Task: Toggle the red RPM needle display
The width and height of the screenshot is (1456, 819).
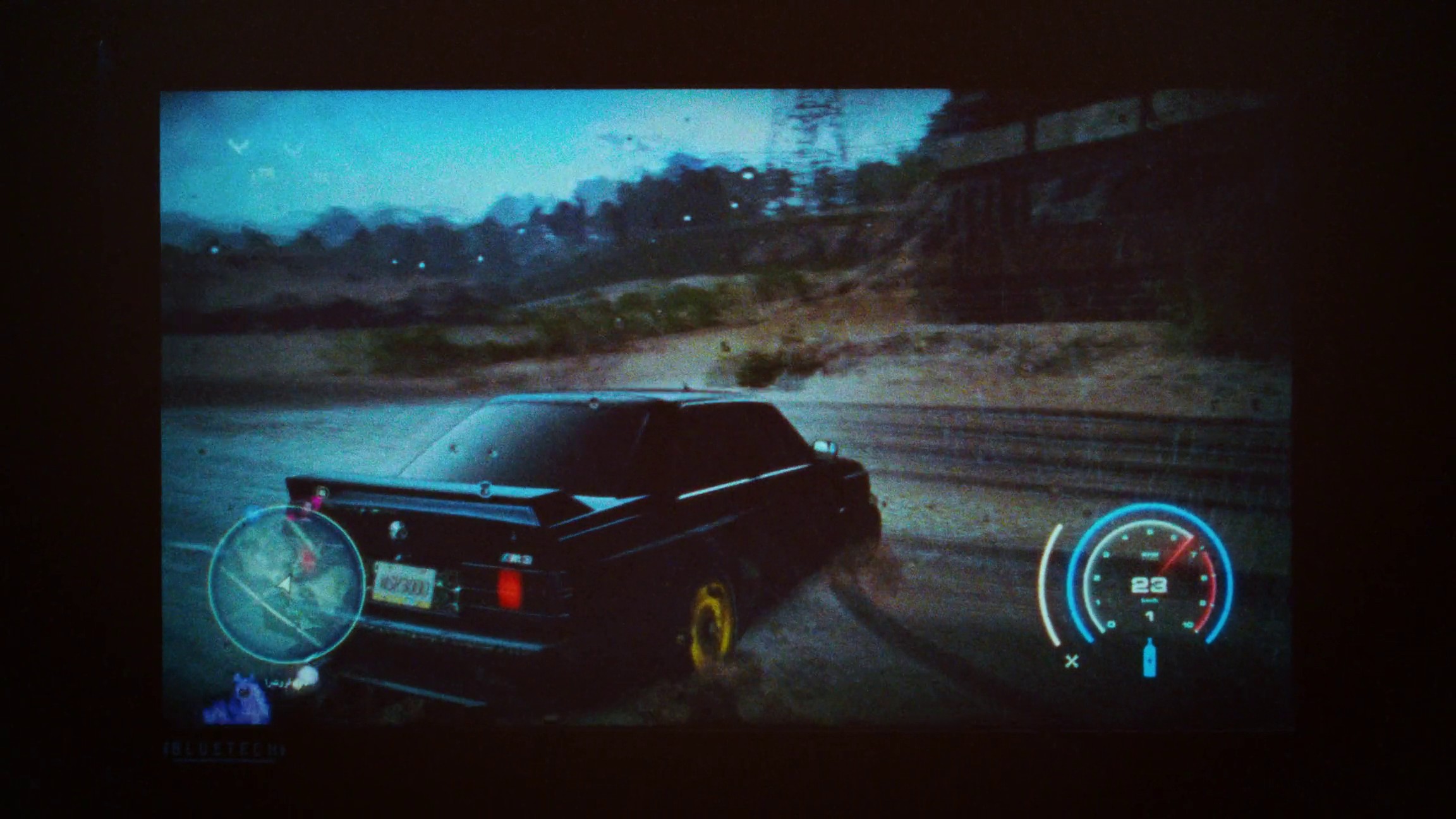Action: [1175, 552]
